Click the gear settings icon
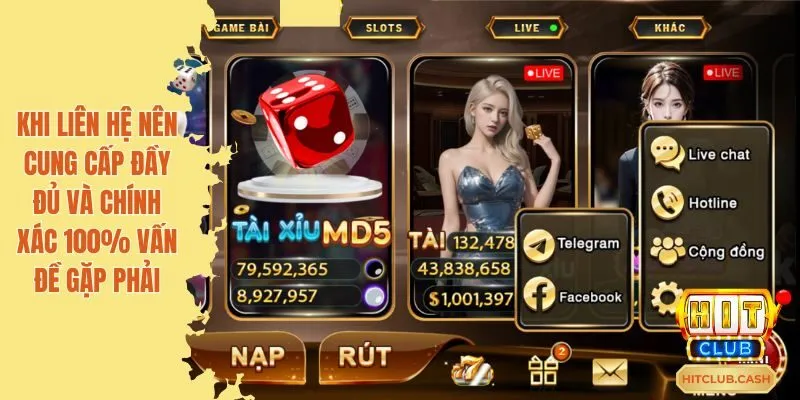This screenshot has width=800, height=400. point(664,297)
